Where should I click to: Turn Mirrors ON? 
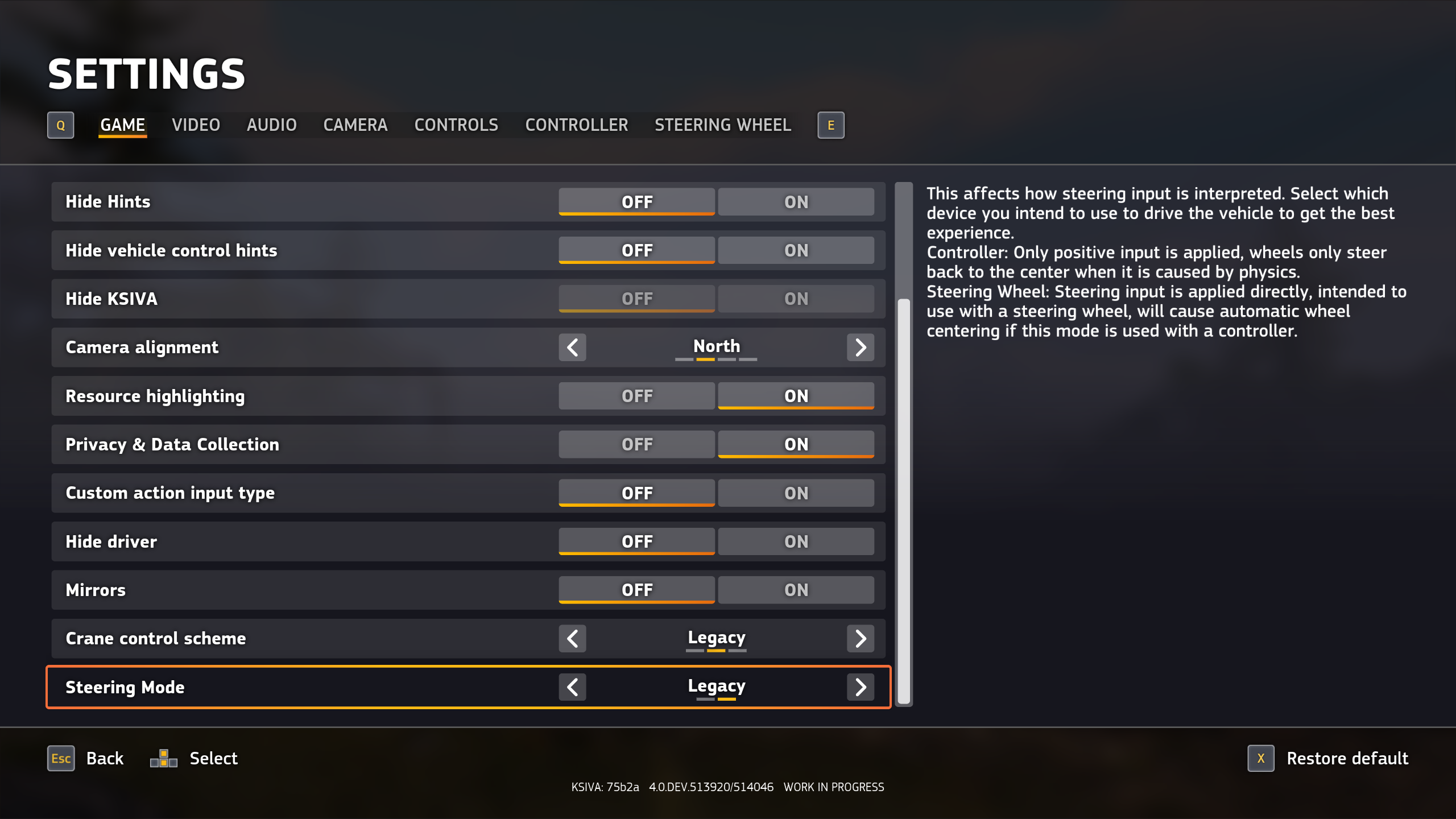point(796,590)
